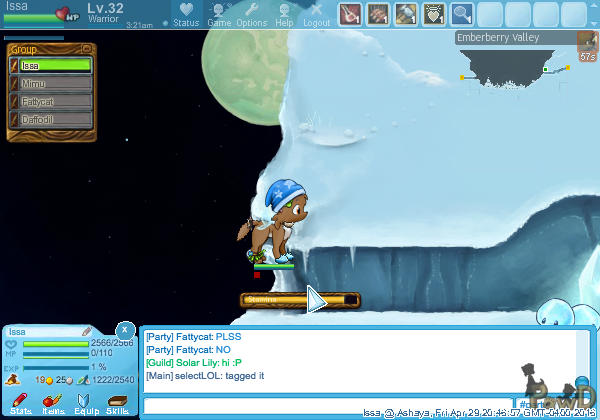The image size is (600, 420).
Task: Click the pencil icon beside Issa's name
Action: coord(87,331)
